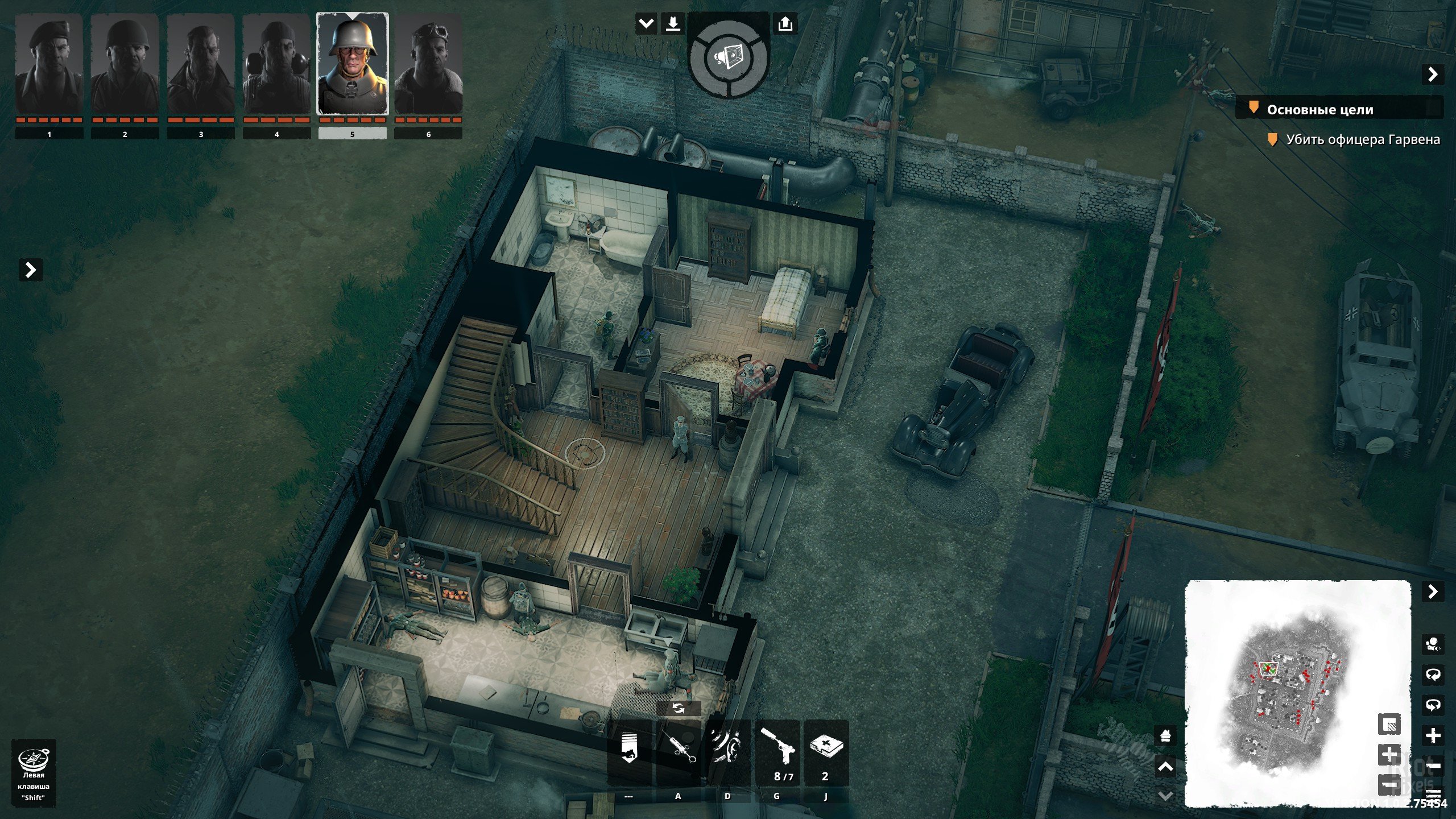Select the first commando portrait with beret

pyautogui.click(x=49, y=65)
